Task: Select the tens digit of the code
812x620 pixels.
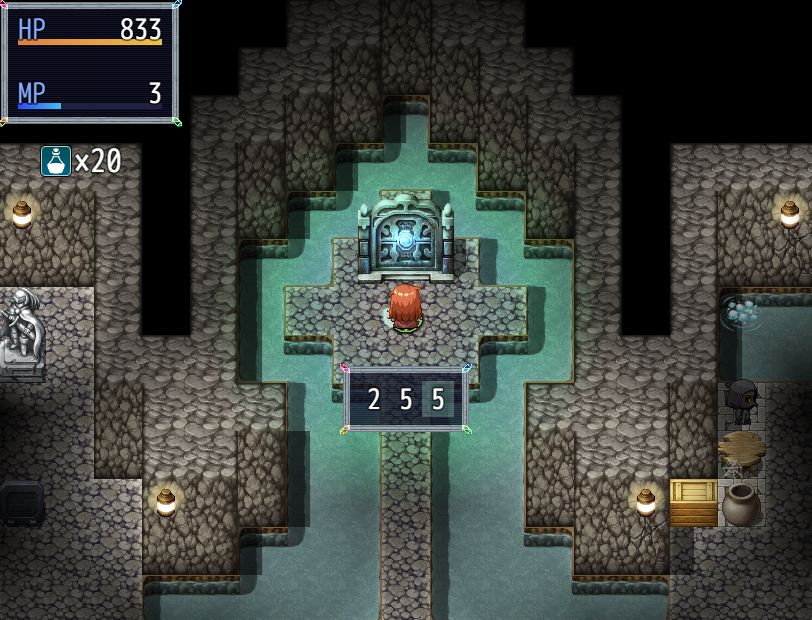Action: (405, 400)
